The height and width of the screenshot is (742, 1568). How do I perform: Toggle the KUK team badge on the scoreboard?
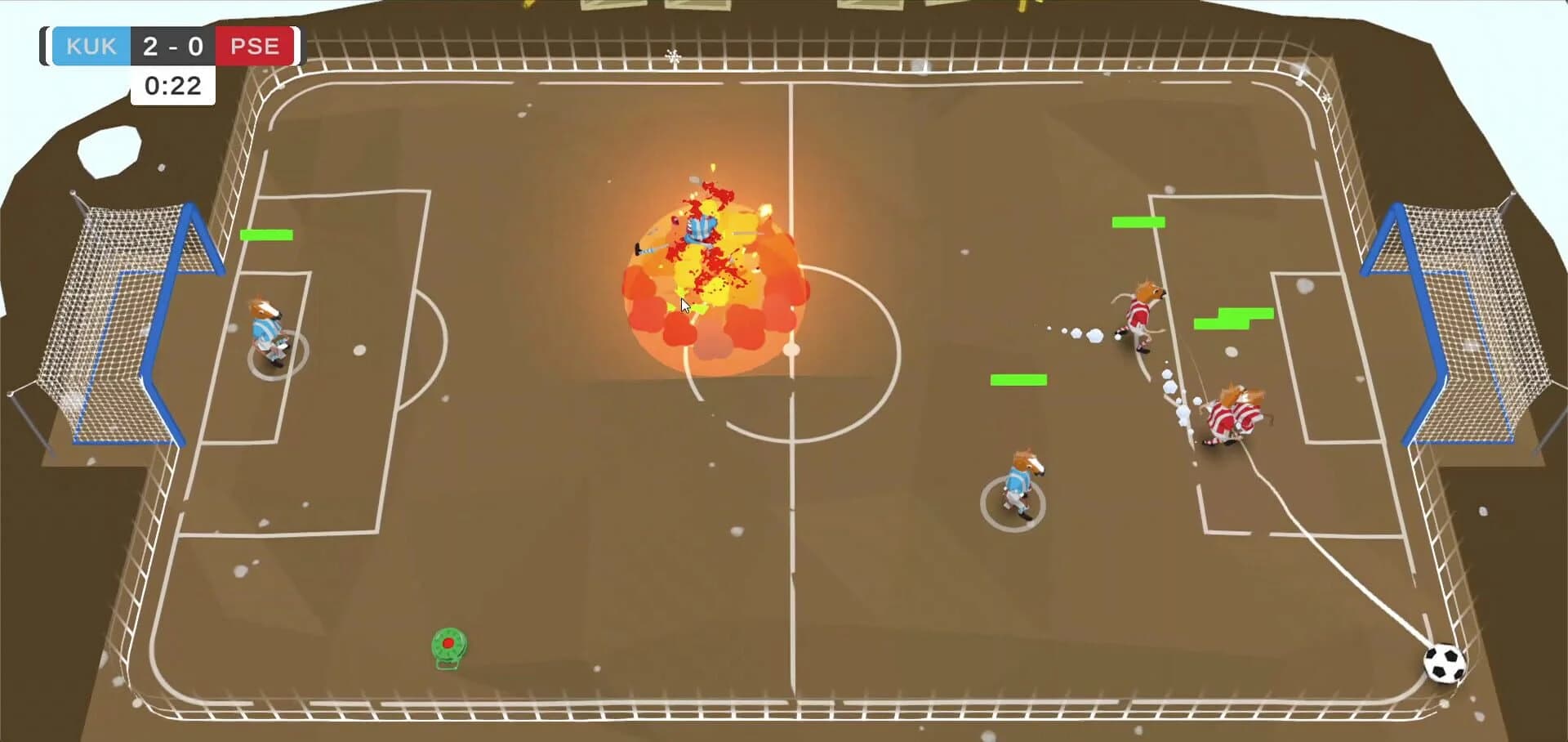pyautogui.click(x=91, y=46)
